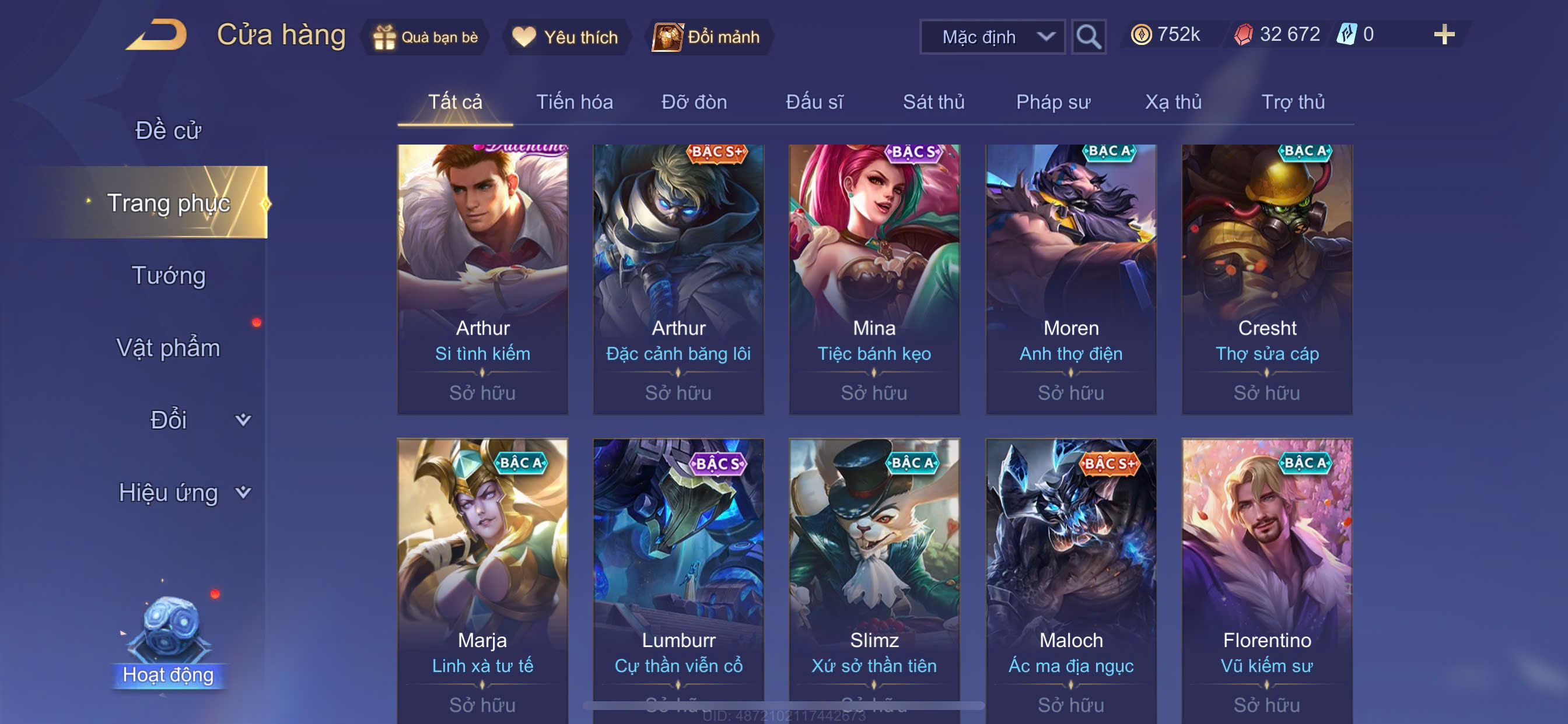Open the Quà bạn bè gift menu
The image size is (1568, 724).
pyautogui.click(x=425, y=37)
